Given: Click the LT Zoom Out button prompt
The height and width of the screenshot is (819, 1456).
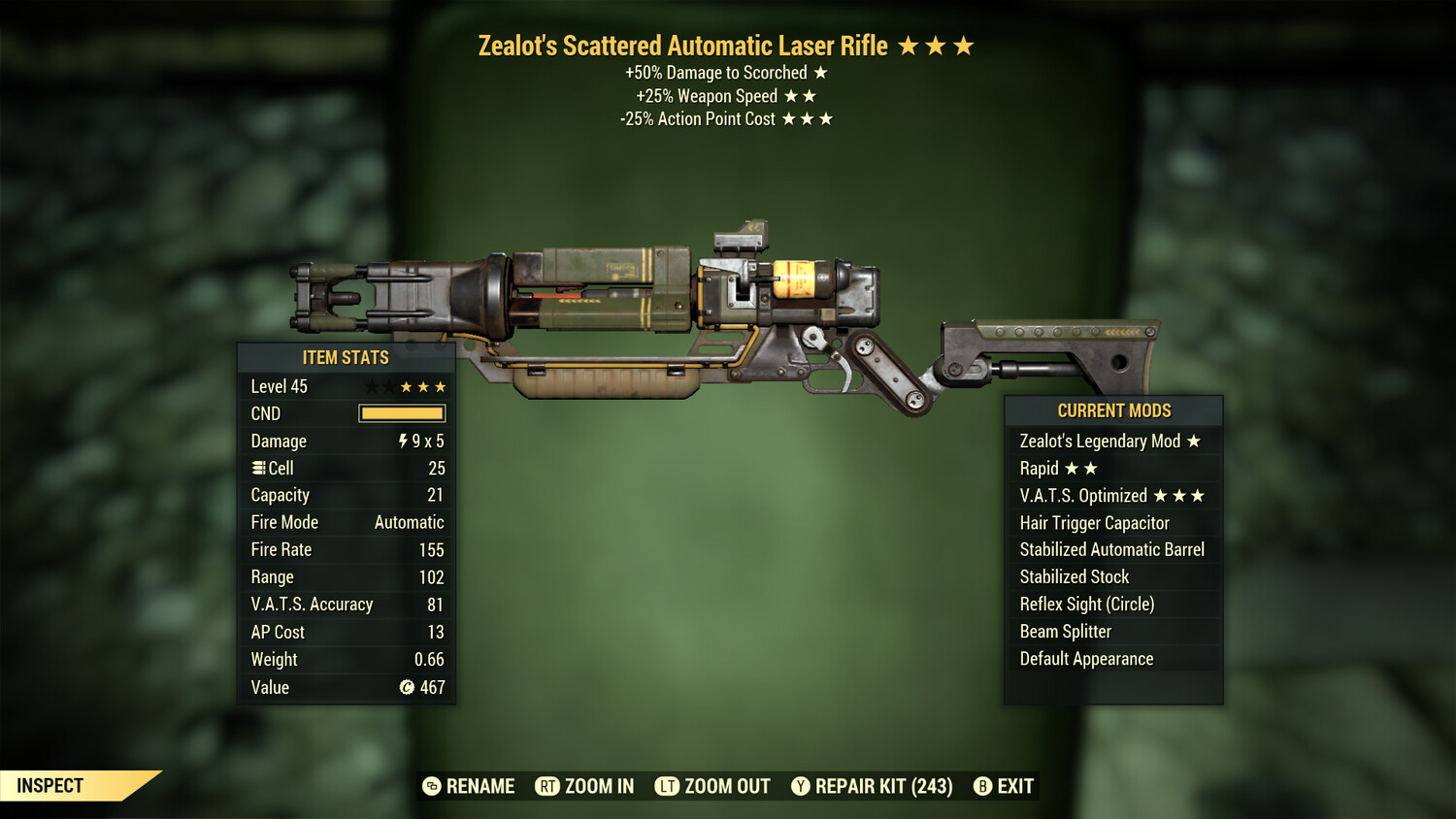Looking at the screenshot, I should pos(668,786).
